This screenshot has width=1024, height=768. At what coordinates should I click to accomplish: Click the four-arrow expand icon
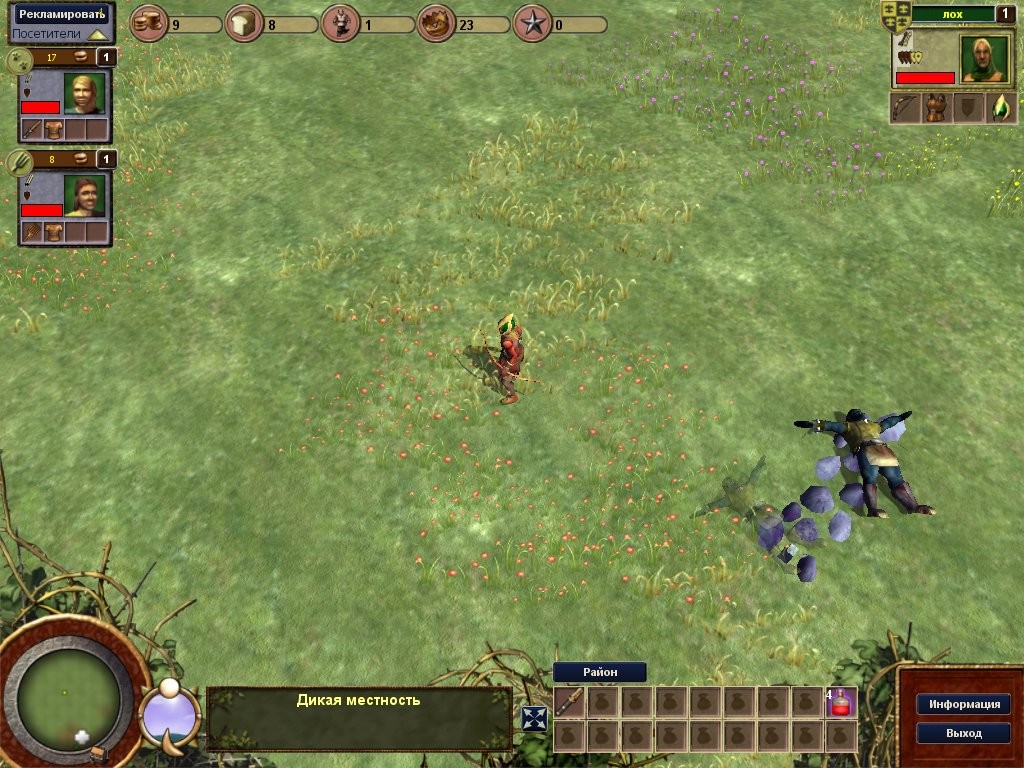coord(535,718)
